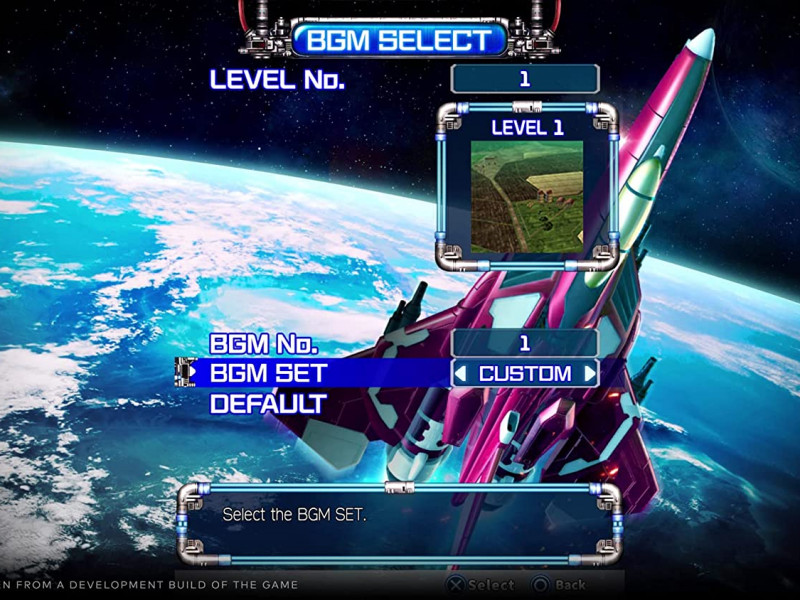800x600 pixels.
Task: Click the LEVEL 1 preview thumbnail
Action: (x=527, y=196)
